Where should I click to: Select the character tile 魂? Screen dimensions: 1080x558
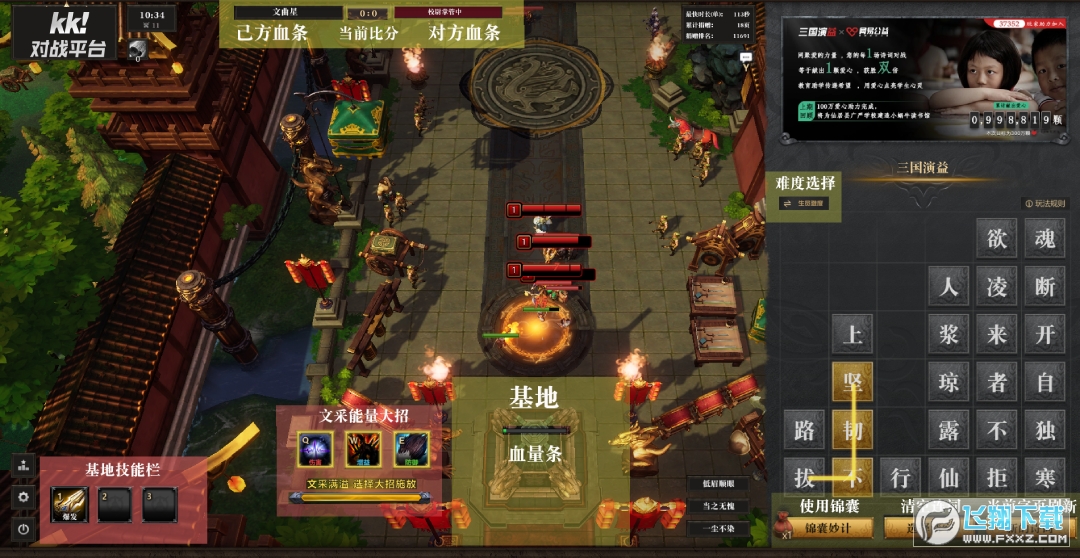tap(1045, 238)
